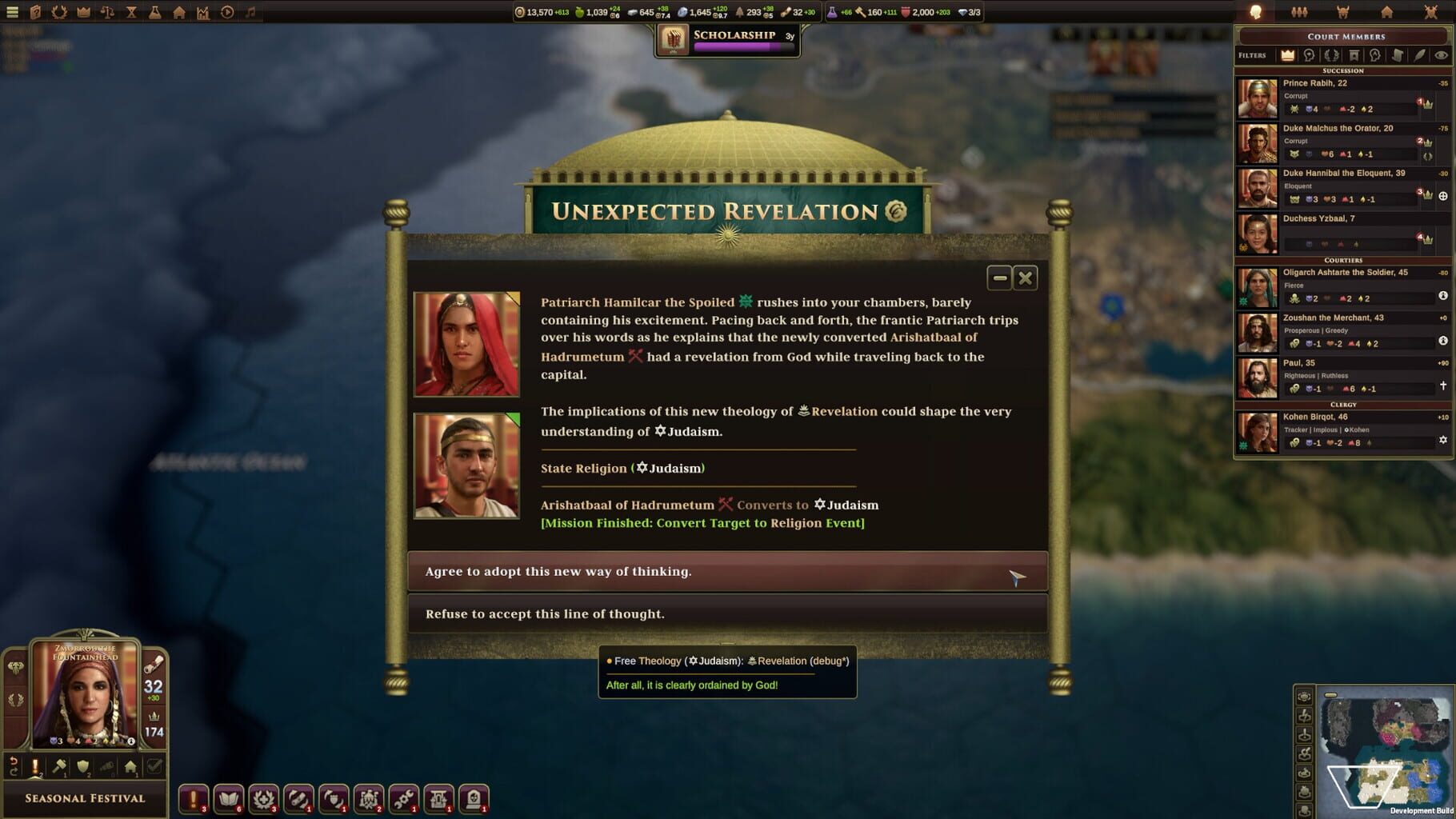Select the flask research icon in top bar

[x=155, y=11]
